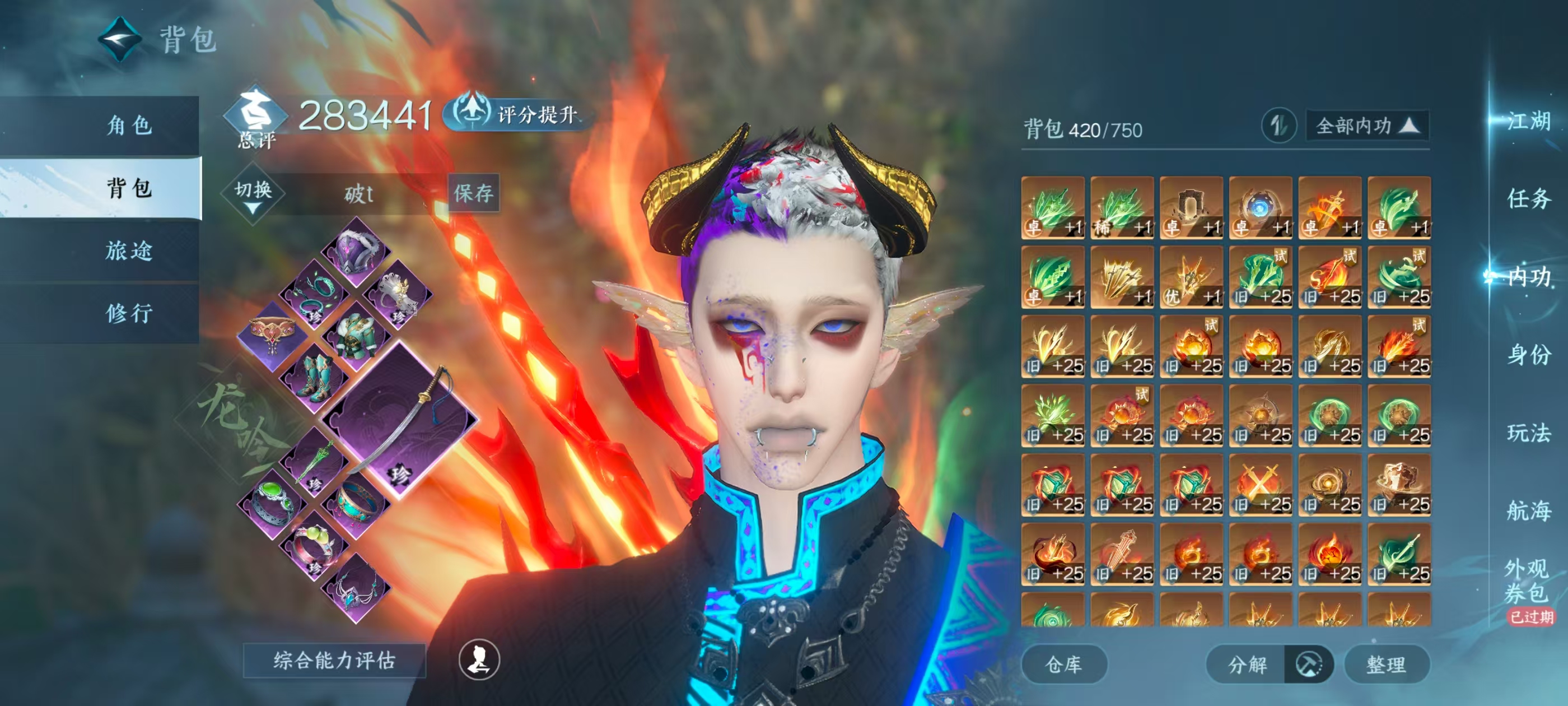Save the loadout with 保存

pos(474,194)
